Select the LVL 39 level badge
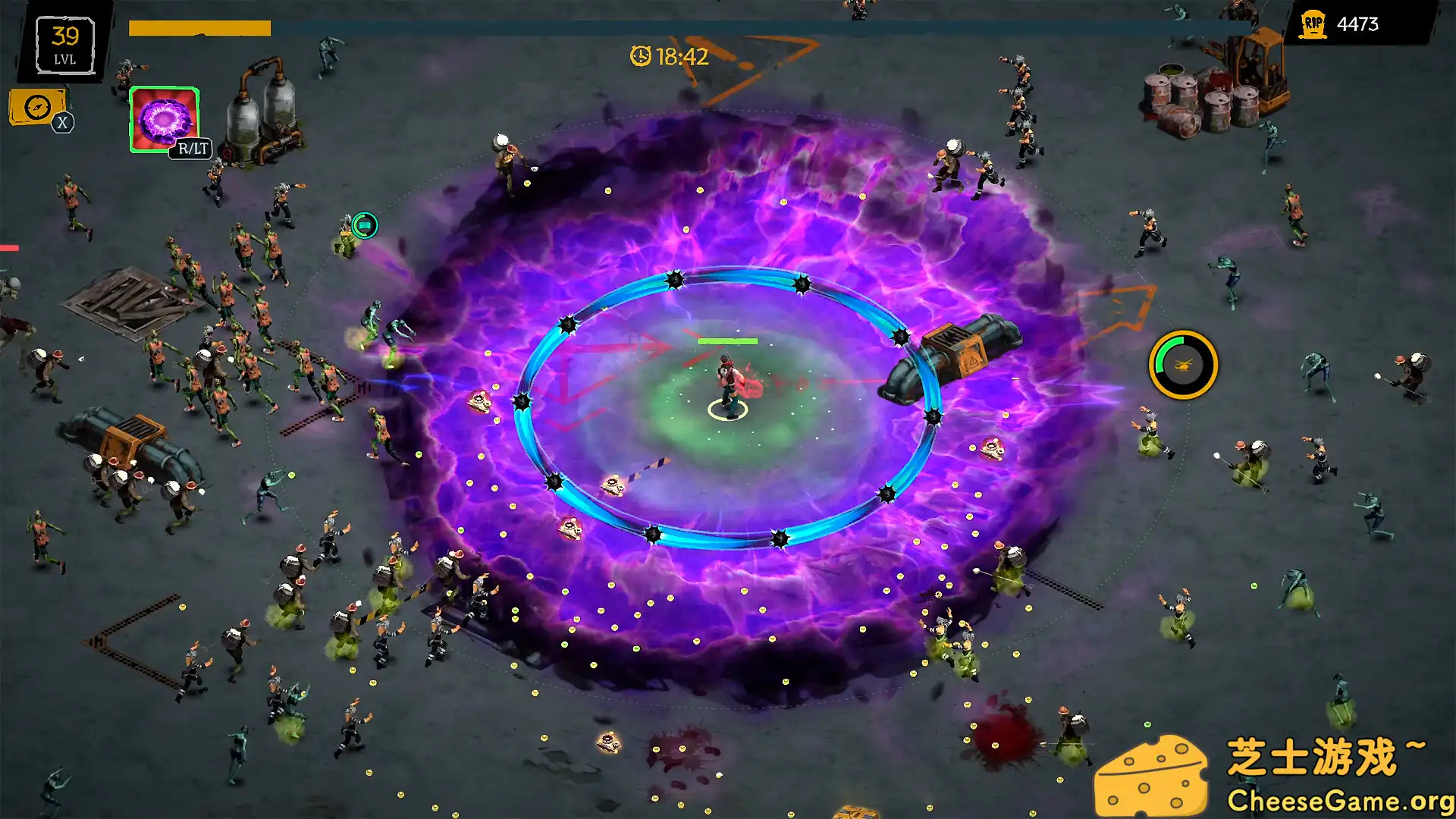This screenshot has height=819, width=1456. tap(65, 43)
